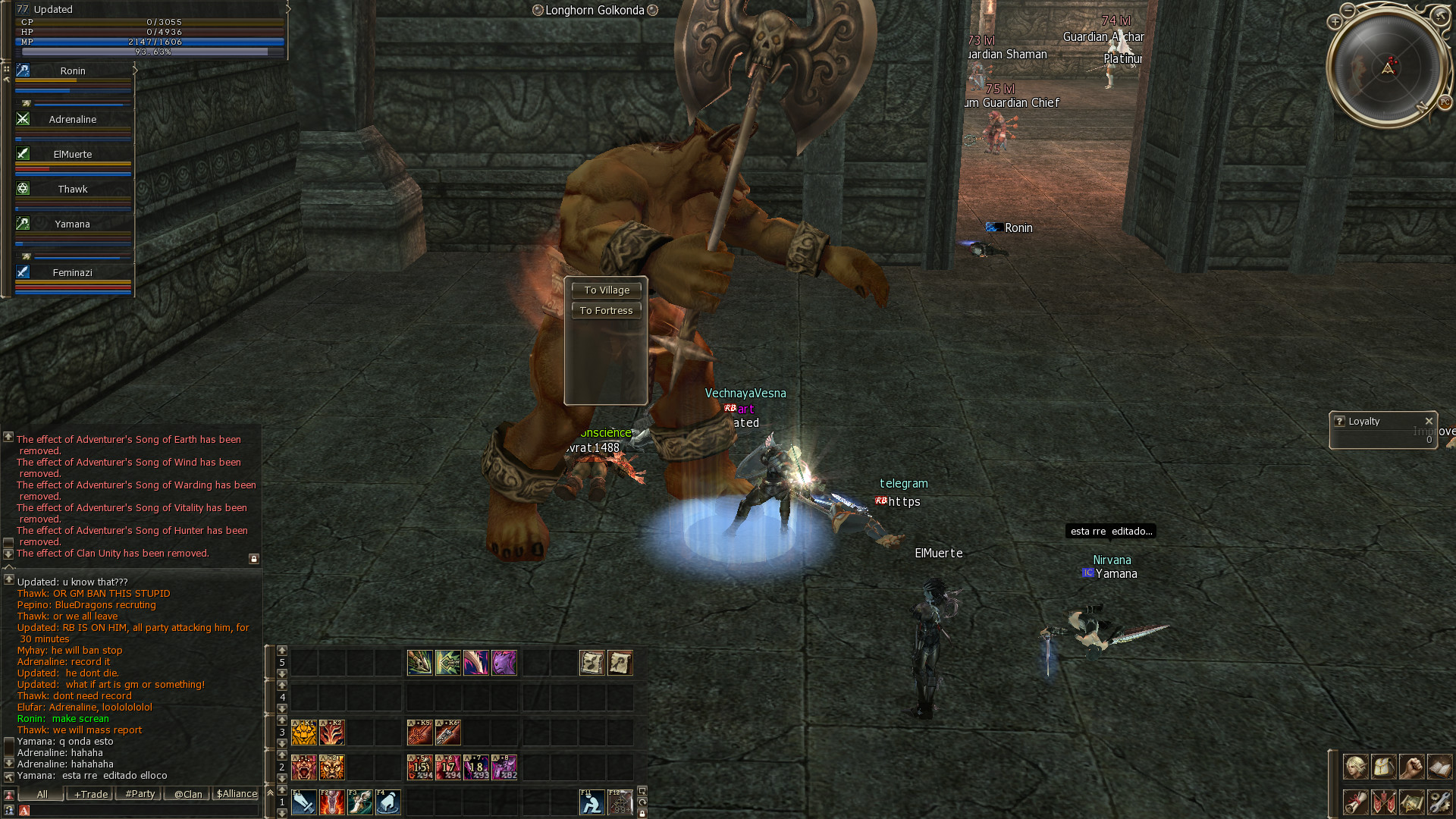Close the Loyalty window
This screenshot has height=819, width=1456.
tap(1429, 421)
